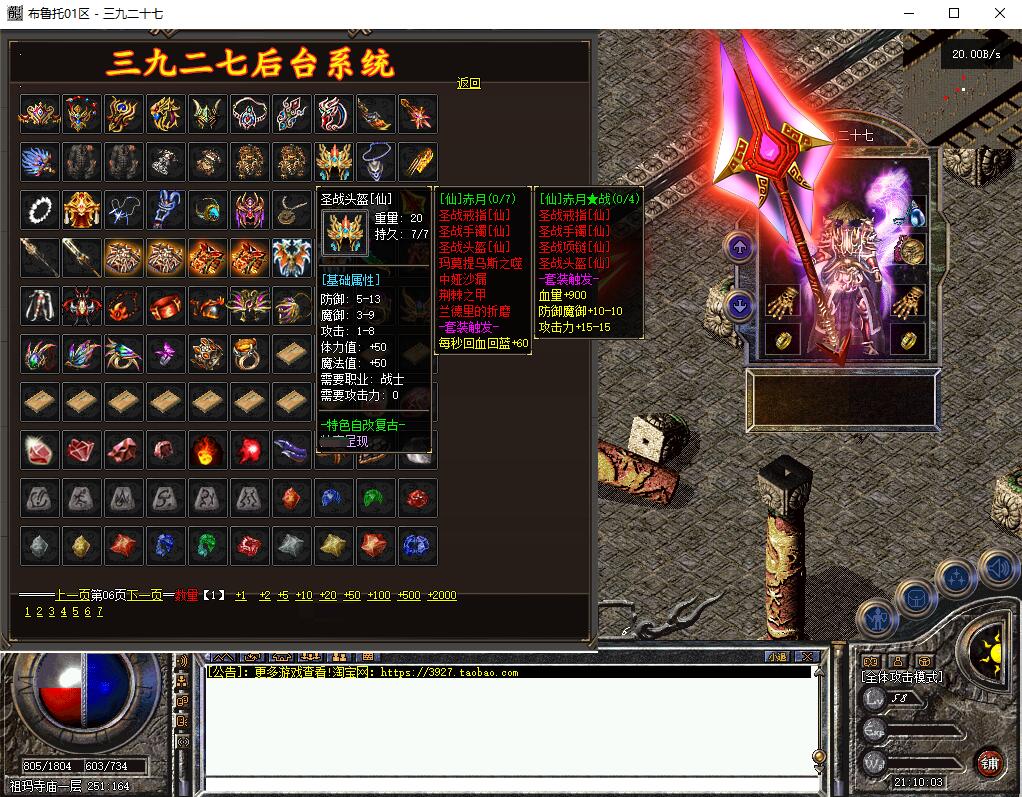Click the 返回 (return) link
This screenshot has height=797, width=1022.
(x=468, y=83)
